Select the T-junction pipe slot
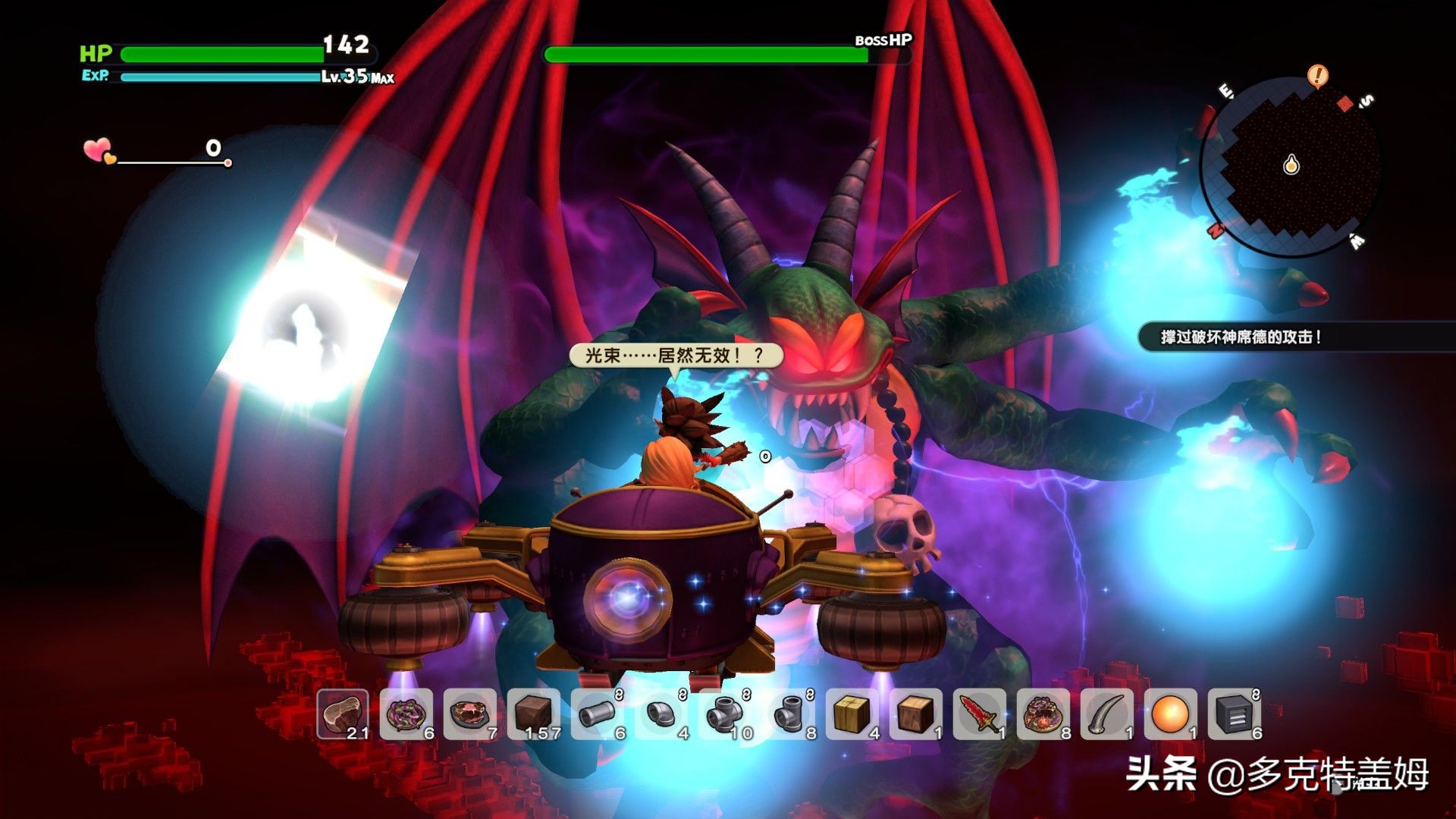Image resolution: width=1456 pixels, height=819 pixels. (x=789, y=714)
